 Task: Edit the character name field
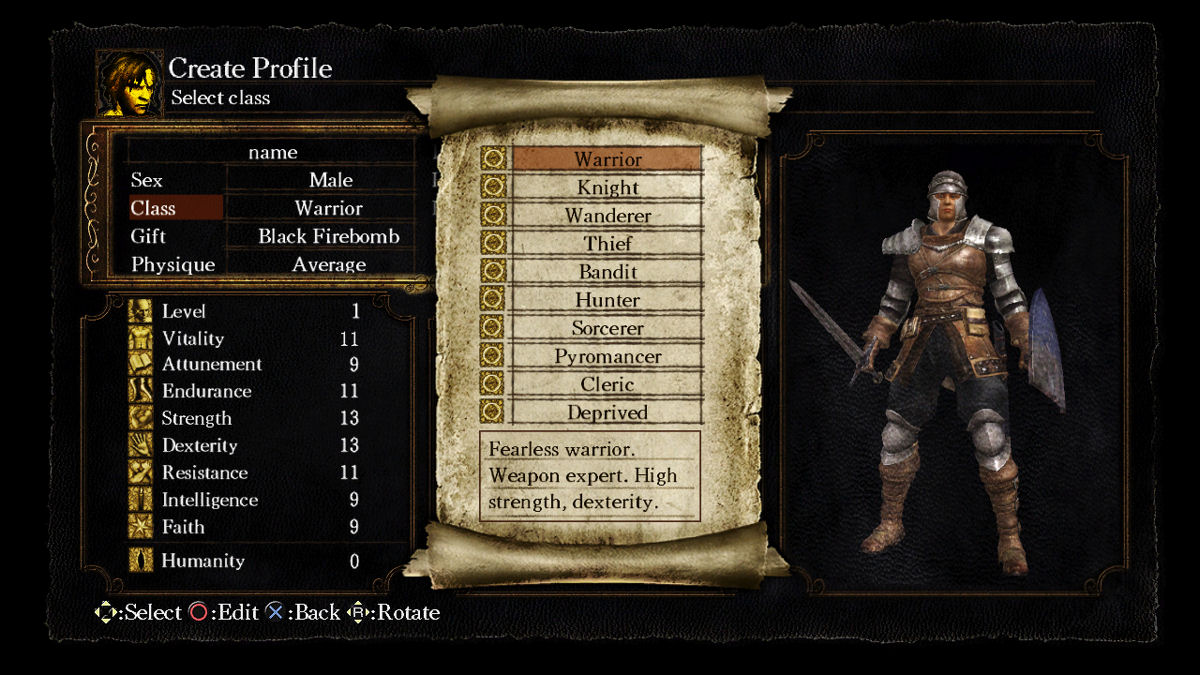click(x=273, y=152)
